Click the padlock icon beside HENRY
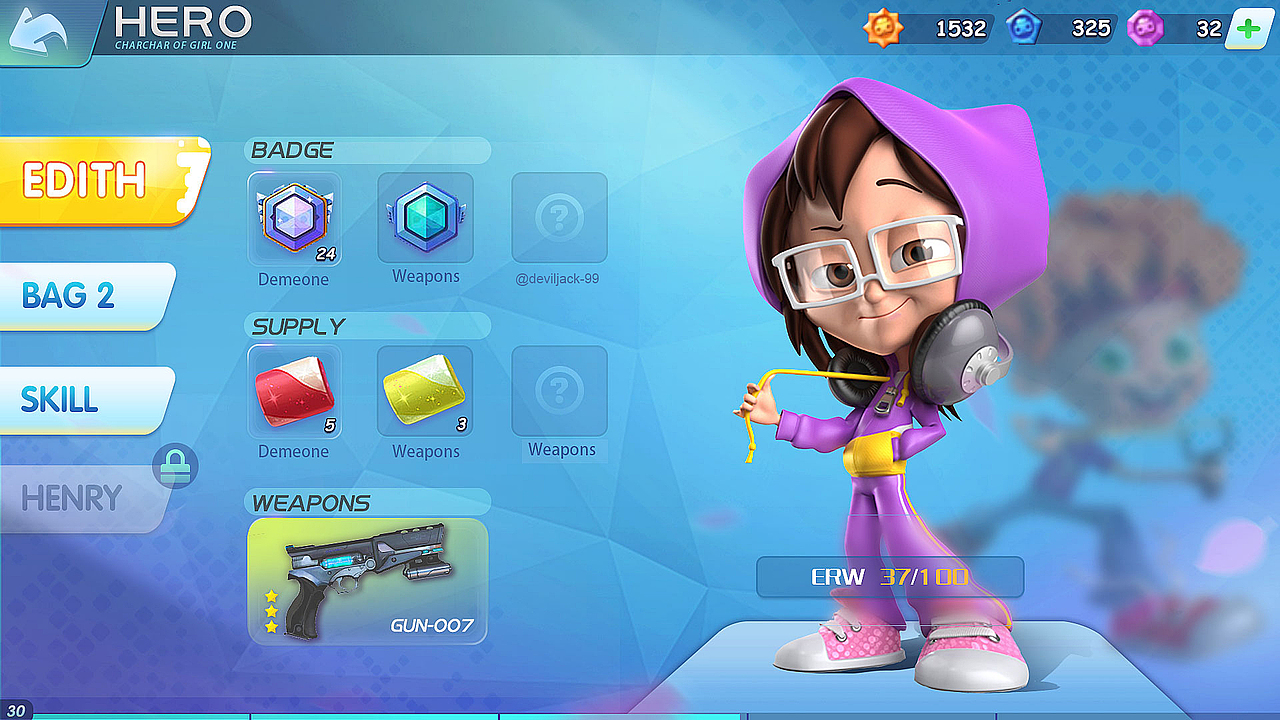 pyautogui.click(x=175, y=467)
